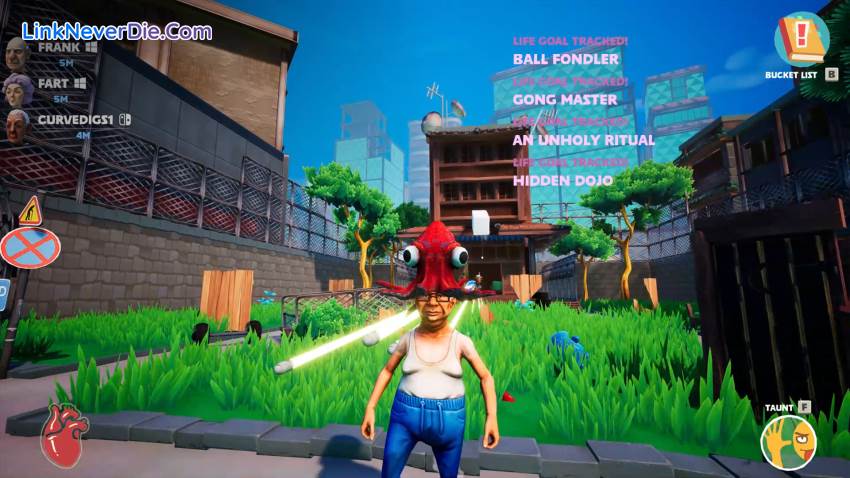
Task: Activate the Taunt emote icon
Action: click(x=788, y=441)
